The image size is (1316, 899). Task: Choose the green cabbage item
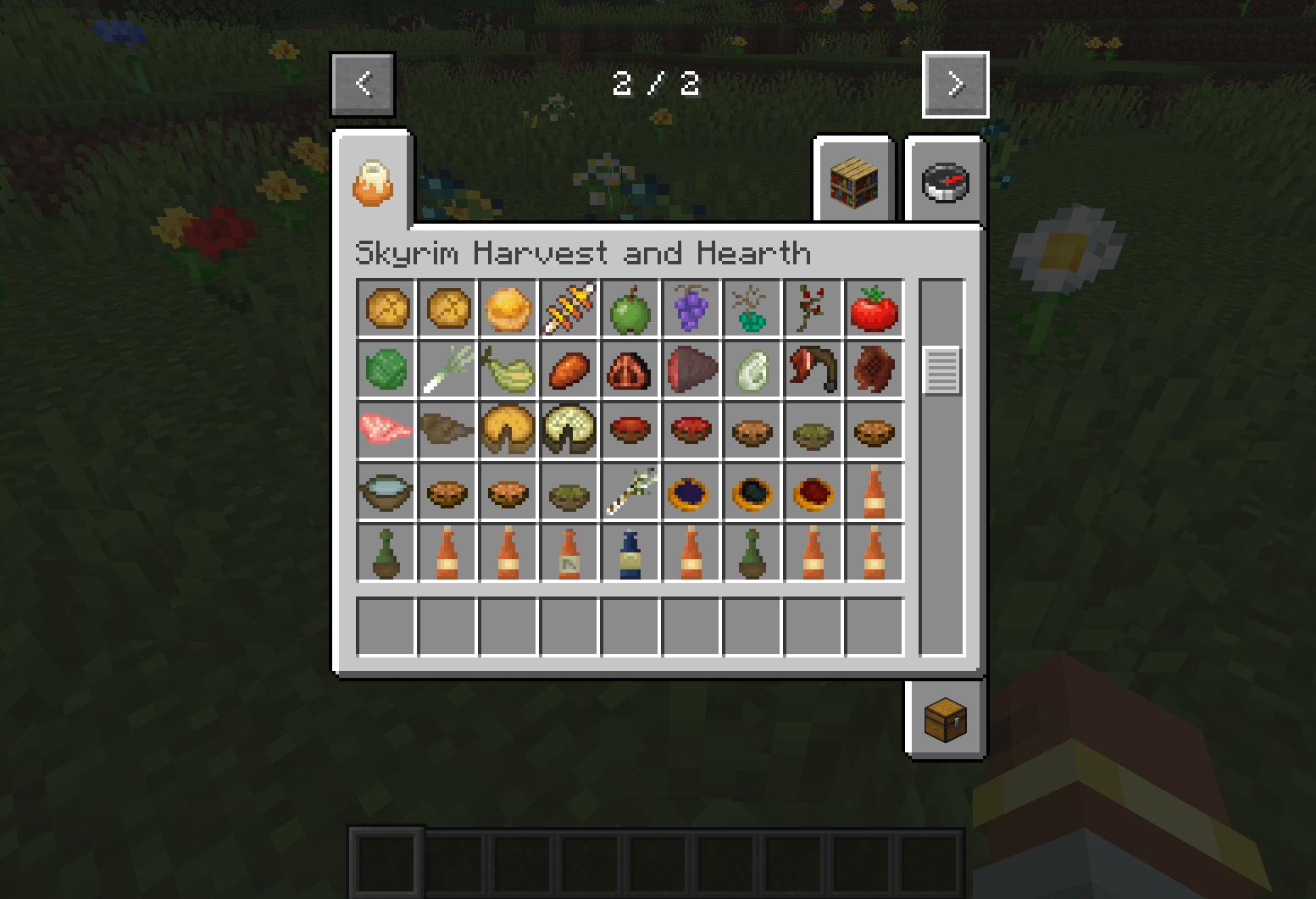pyautogui.click(x=386, y=370)
